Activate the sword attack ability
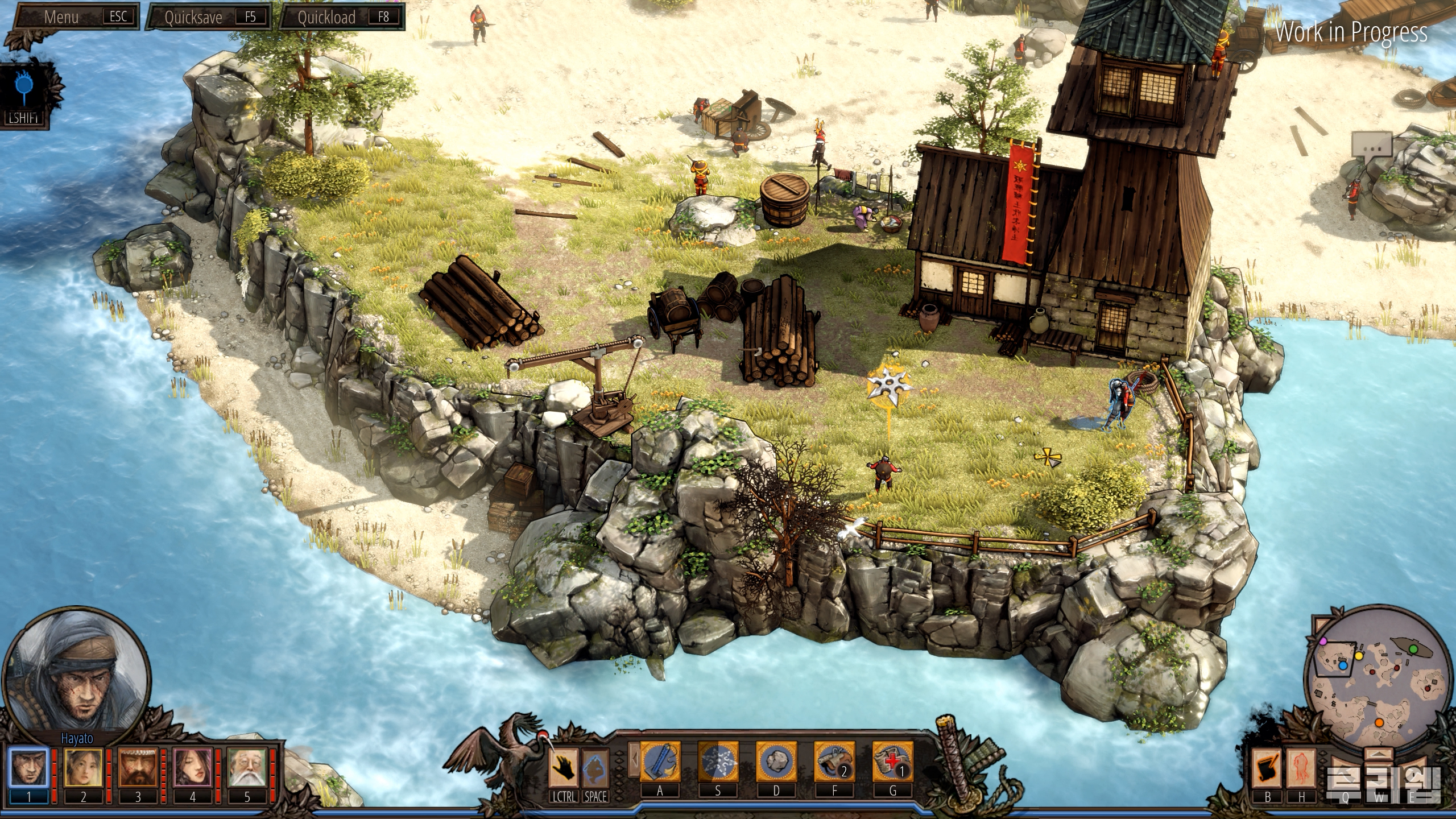The height and width of the screenshot is (819, 1456). click(660, 762)
